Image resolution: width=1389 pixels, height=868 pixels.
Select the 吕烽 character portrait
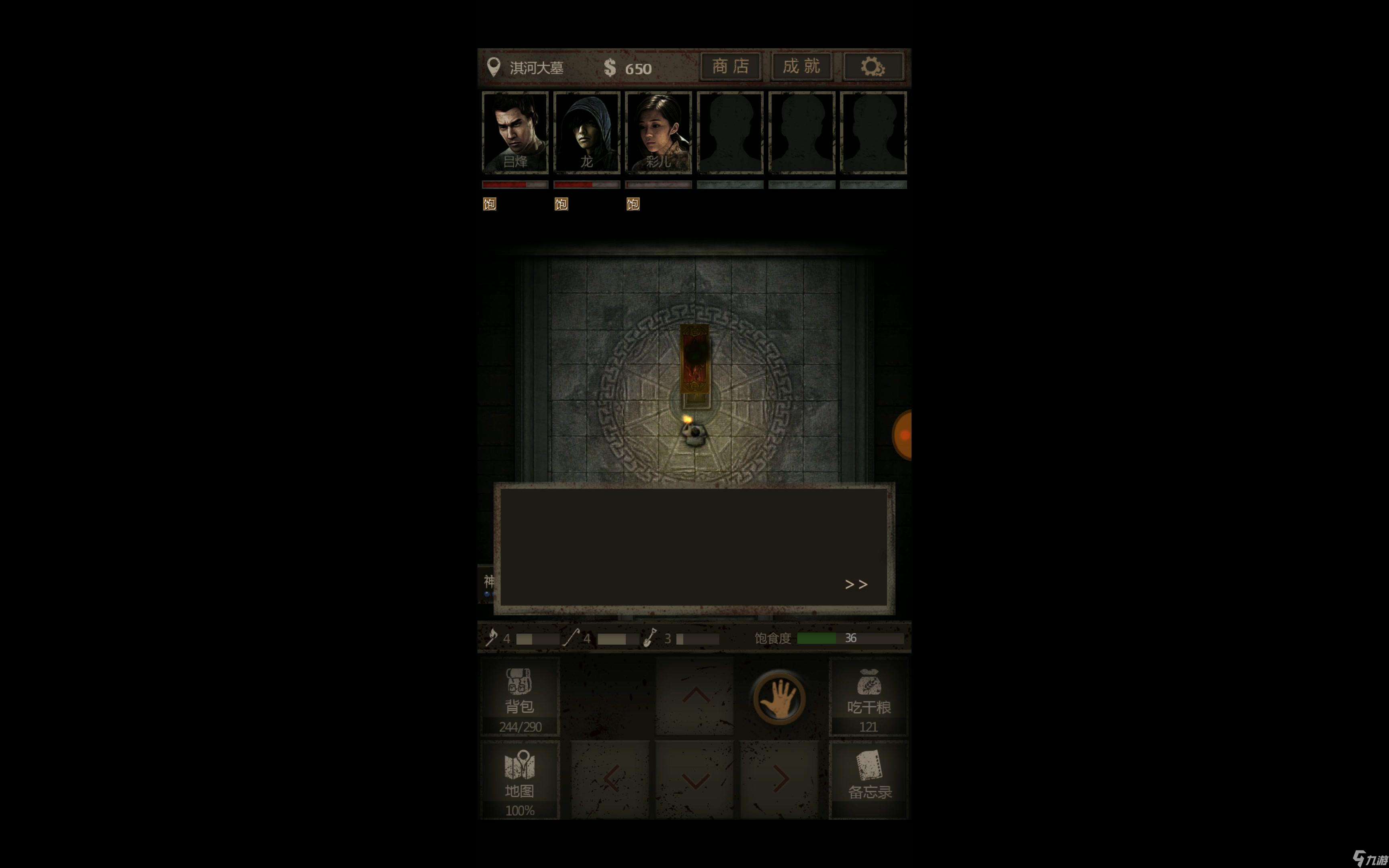pyautogui.click(x=515, y=132)
